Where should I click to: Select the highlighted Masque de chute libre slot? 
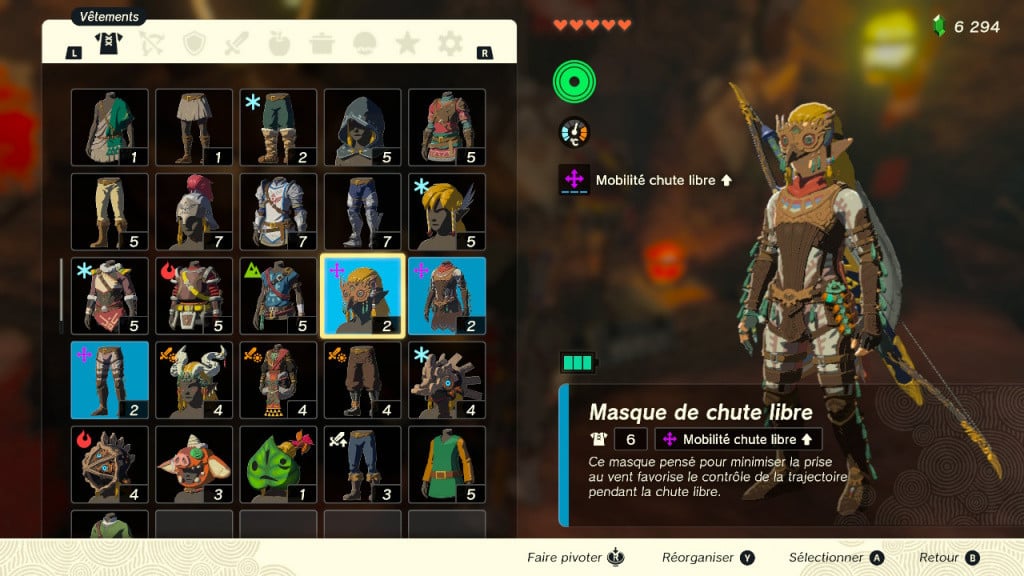click(362, 295)
